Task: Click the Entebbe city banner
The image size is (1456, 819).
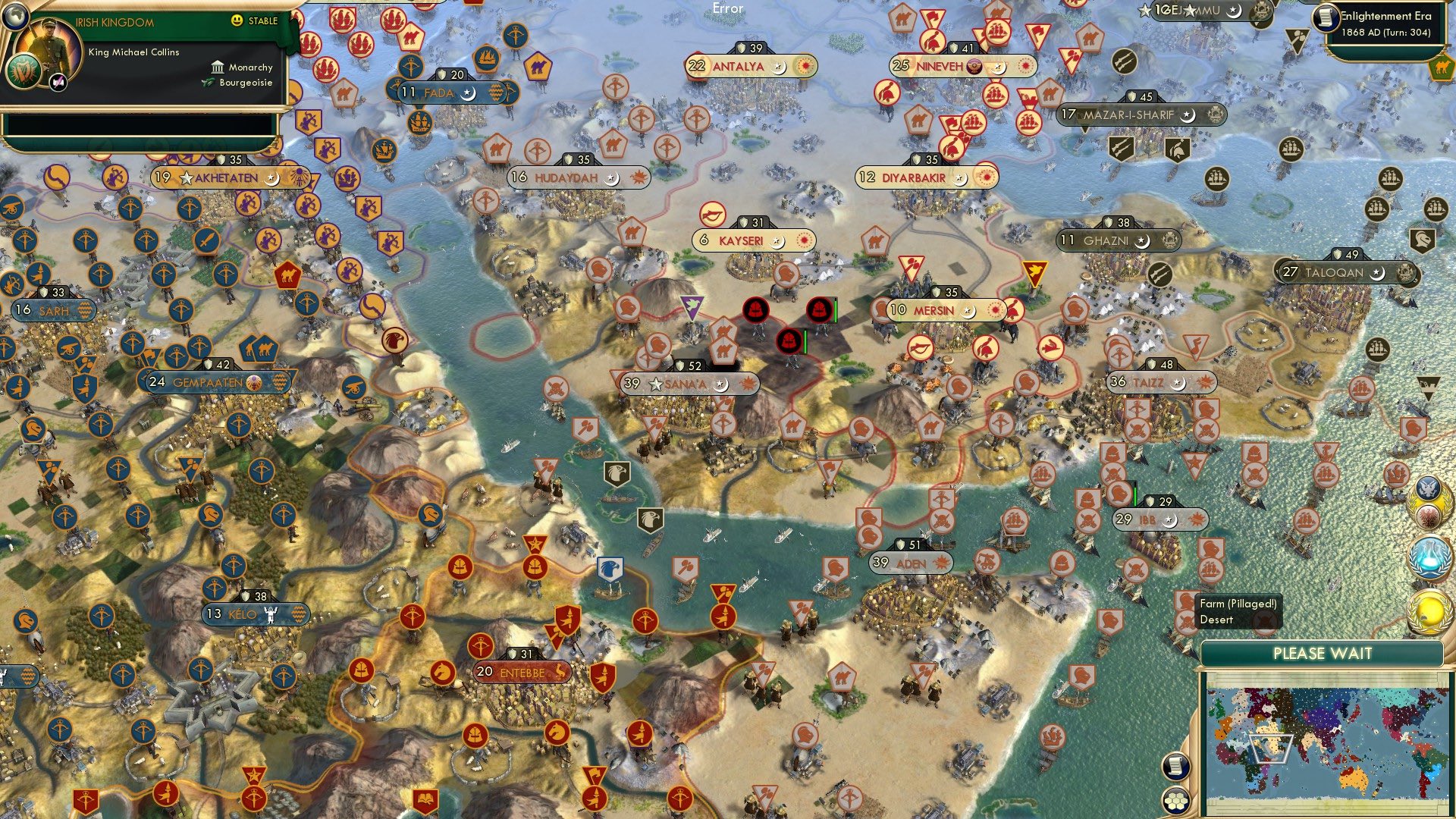Action: click(x=523, y=671)
